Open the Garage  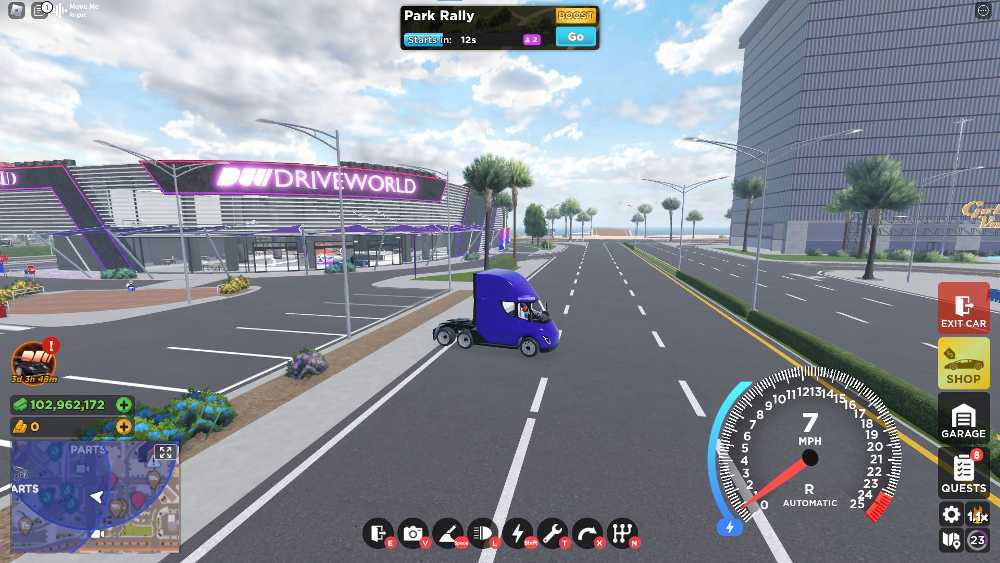[963, 419]
